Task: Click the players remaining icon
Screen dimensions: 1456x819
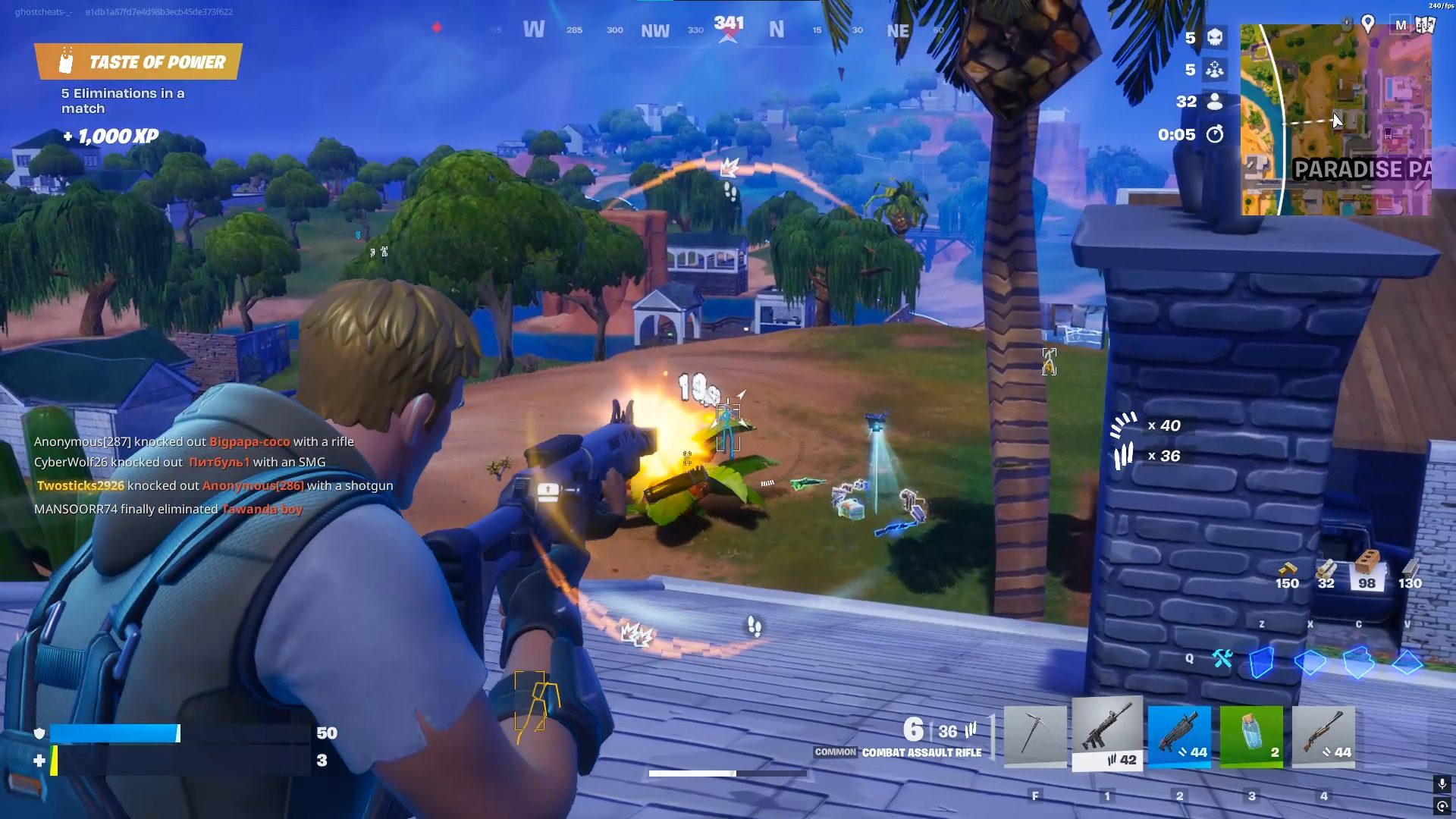Action: [1214, 101]
